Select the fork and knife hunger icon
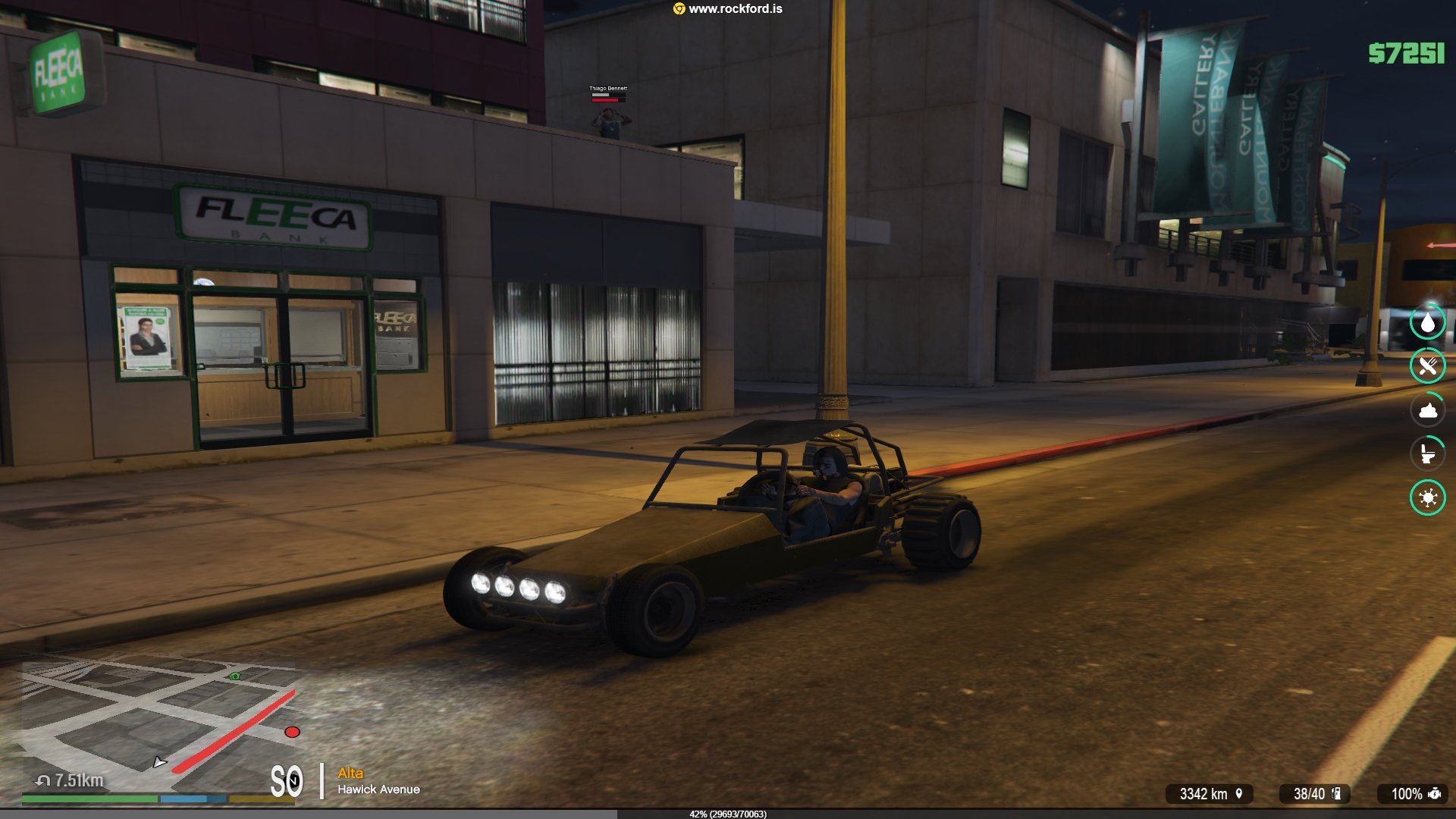The width and height of the screenshot is (1456, 819). tap(1427, 366)
